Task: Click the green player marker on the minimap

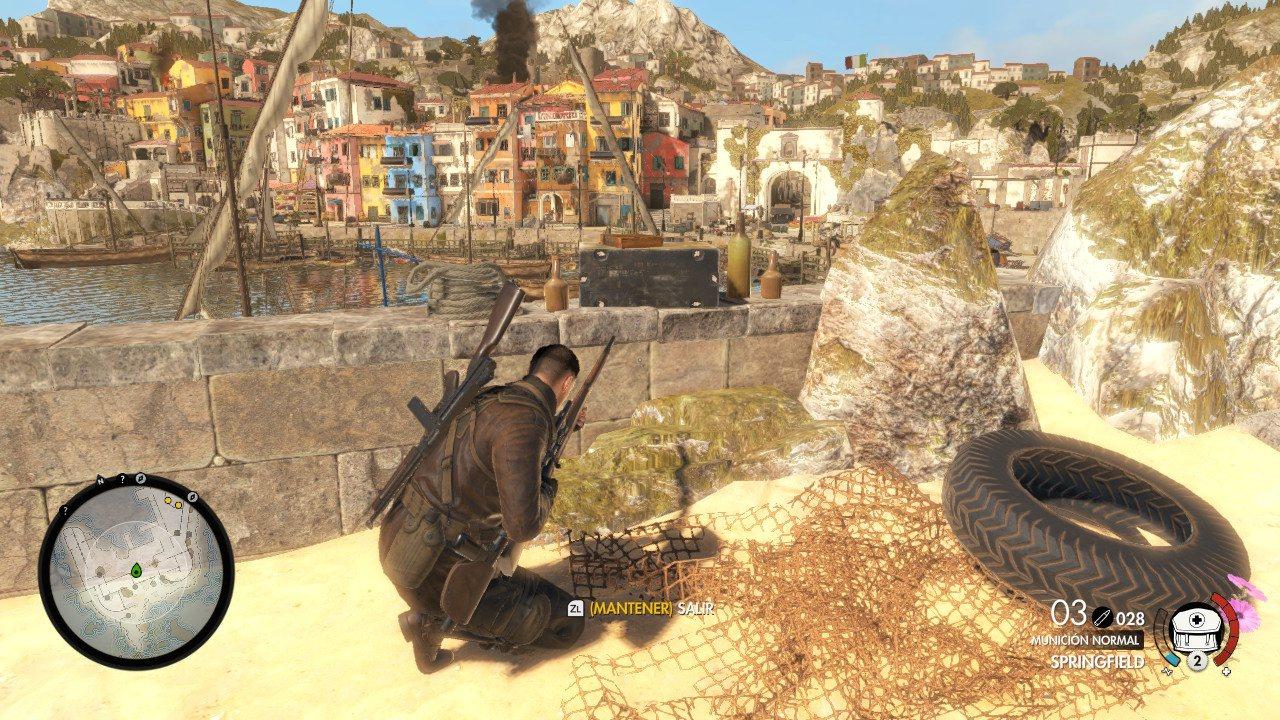Action: 135,570
